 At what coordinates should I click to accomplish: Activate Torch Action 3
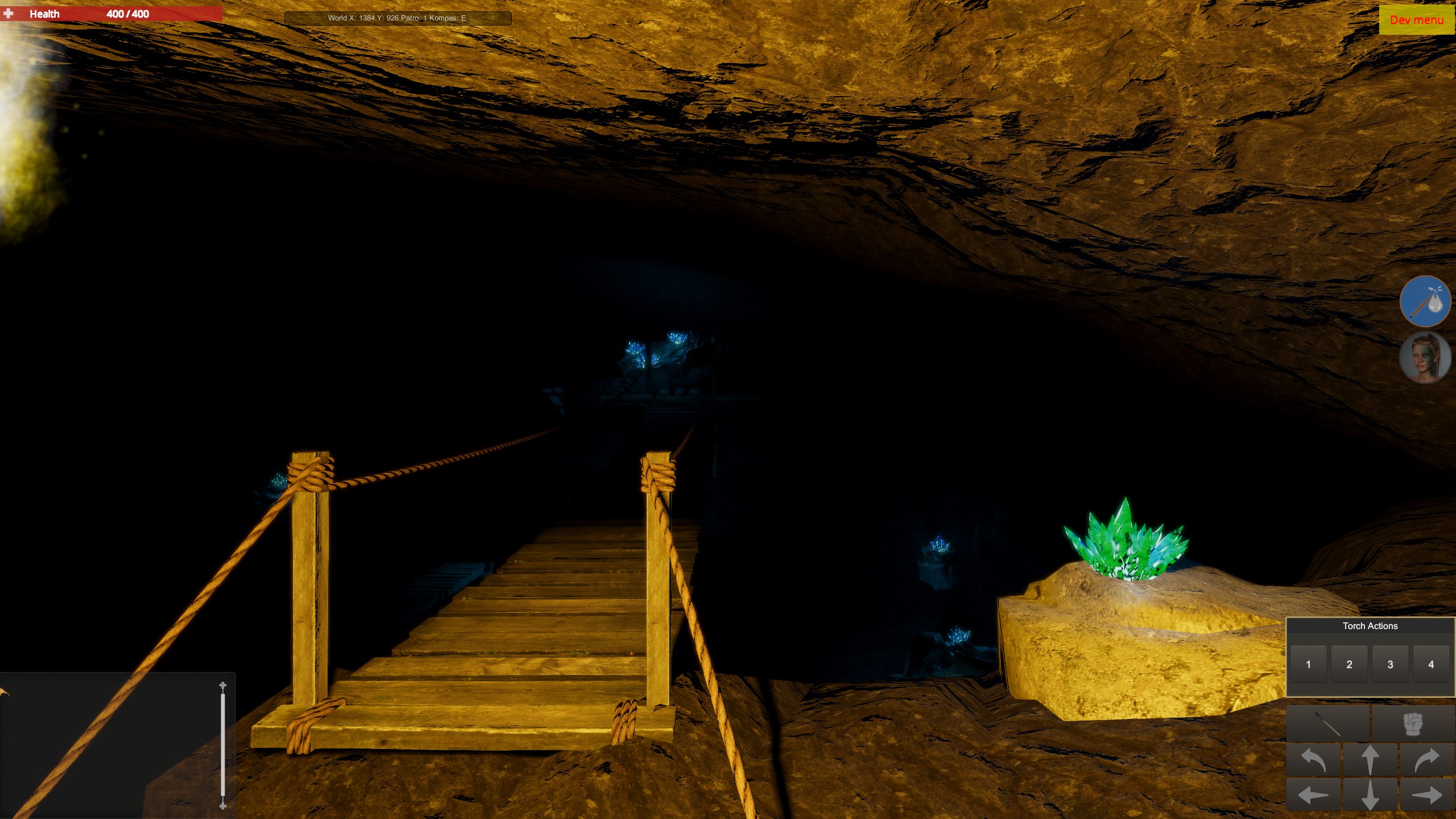[x=1390, y=664]
